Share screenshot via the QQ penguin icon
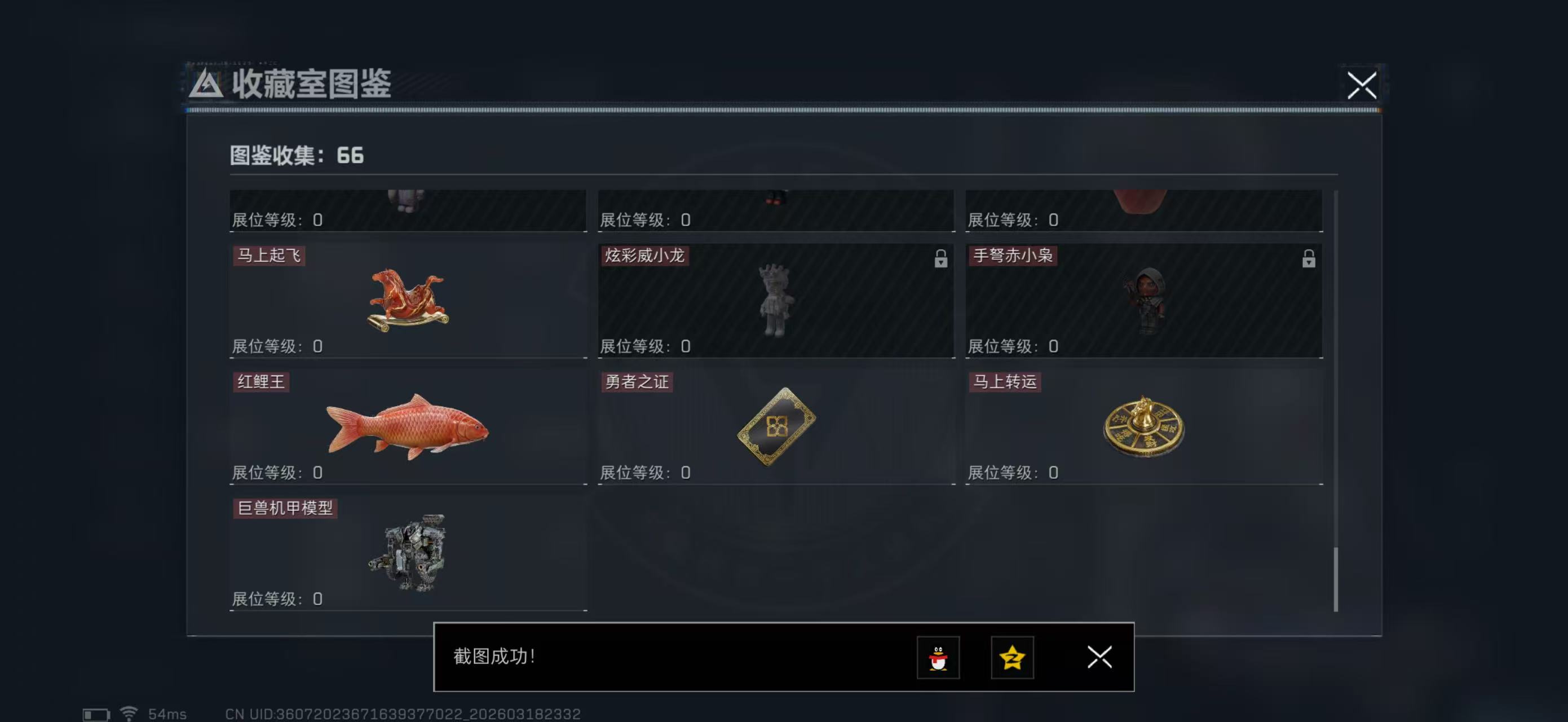The width and height of the screenshot is (1568, 722). tap(938, 658)
